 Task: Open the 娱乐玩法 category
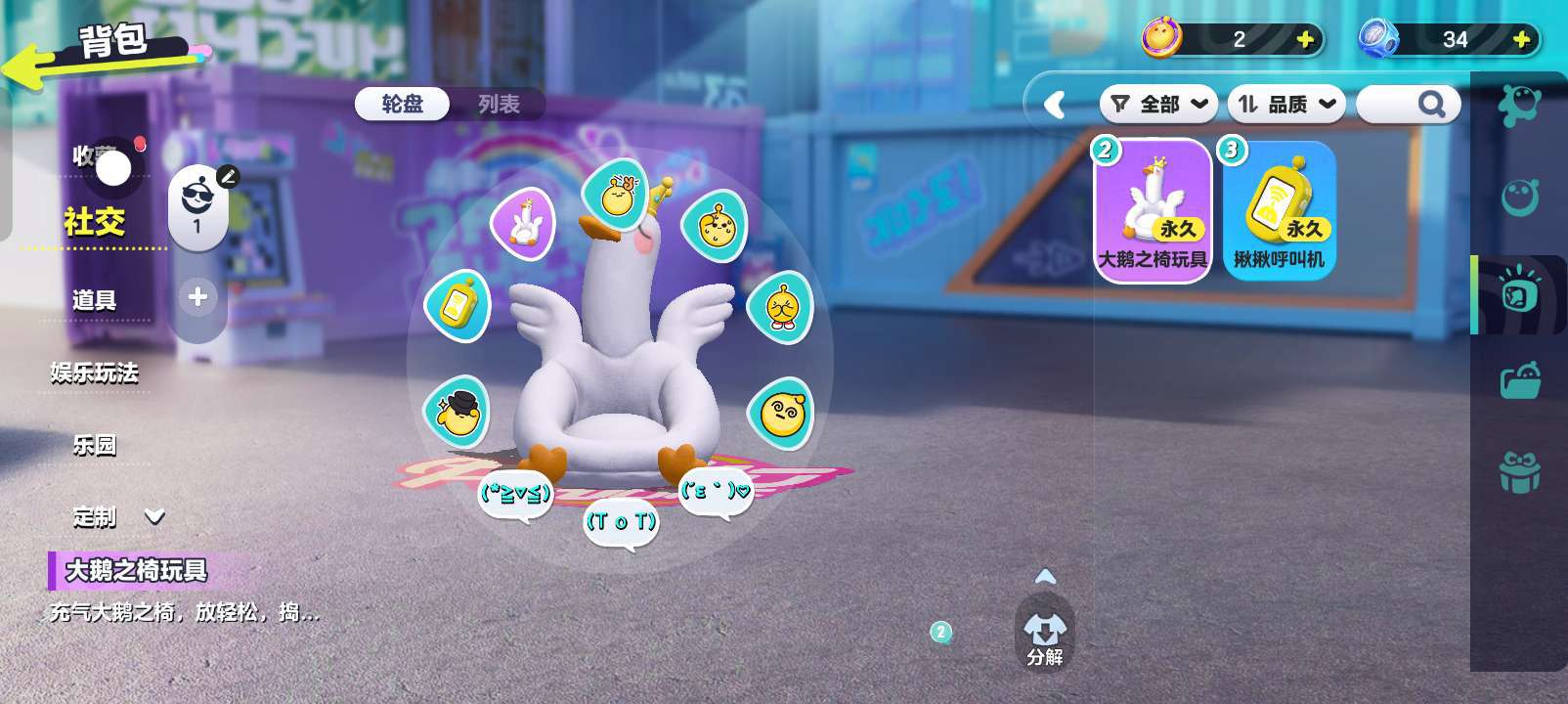coord(94,373)
